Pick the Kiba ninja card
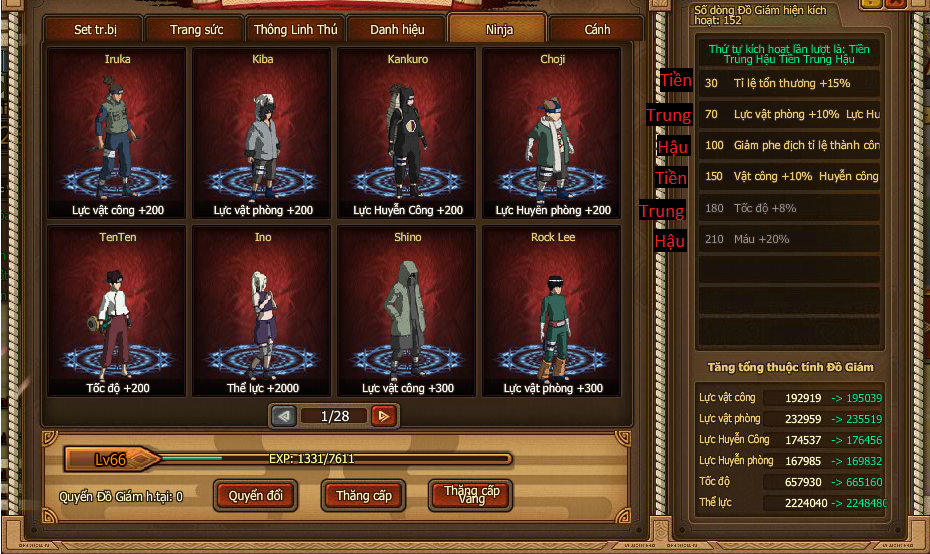This screenshot has height=554, width=930. click(x=263, y=133)
